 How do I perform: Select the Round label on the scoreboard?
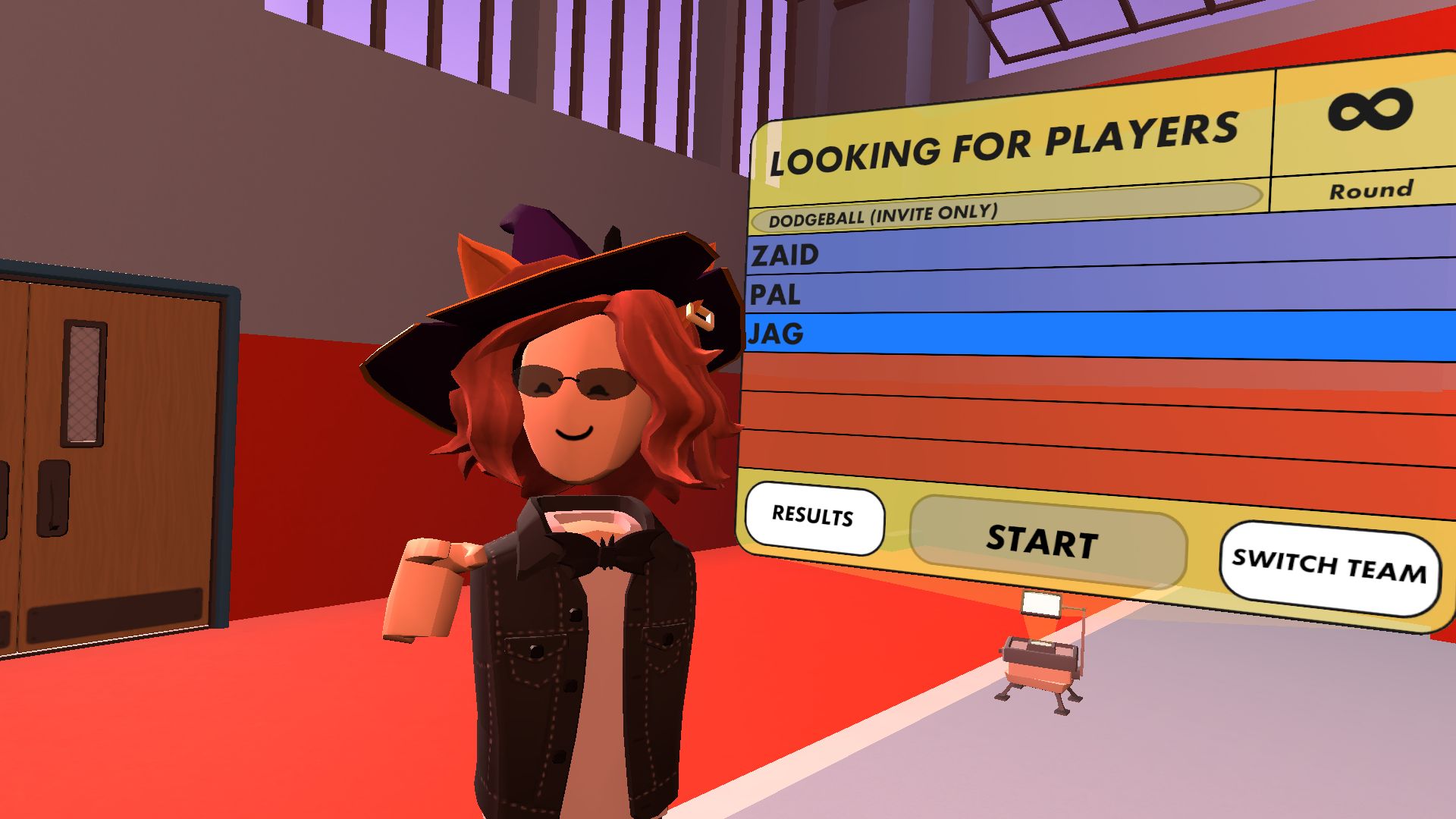pyautogui.click(x=1371, y=190)
